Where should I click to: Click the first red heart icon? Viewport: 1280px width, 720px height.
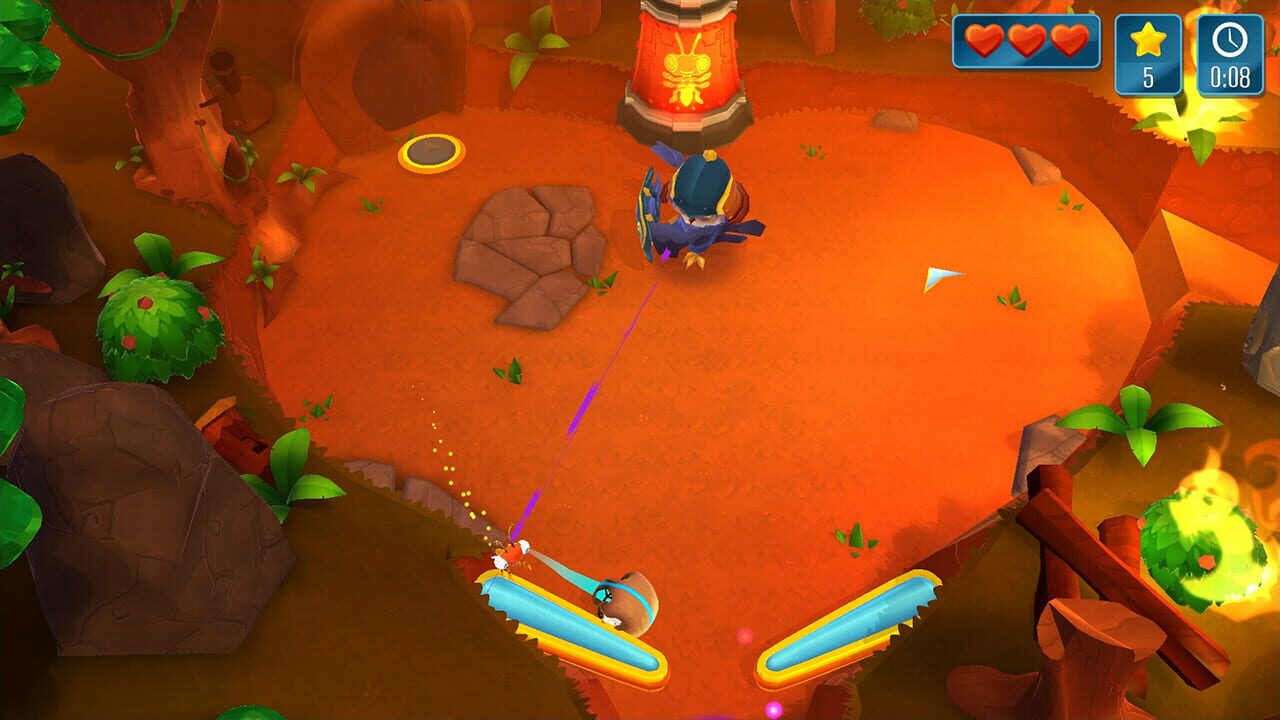(985, 43)
